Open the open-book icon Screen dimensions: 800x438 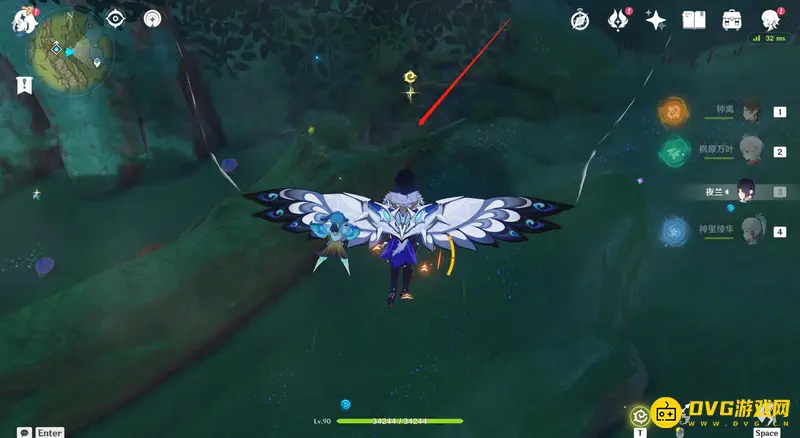click(694, 20)
